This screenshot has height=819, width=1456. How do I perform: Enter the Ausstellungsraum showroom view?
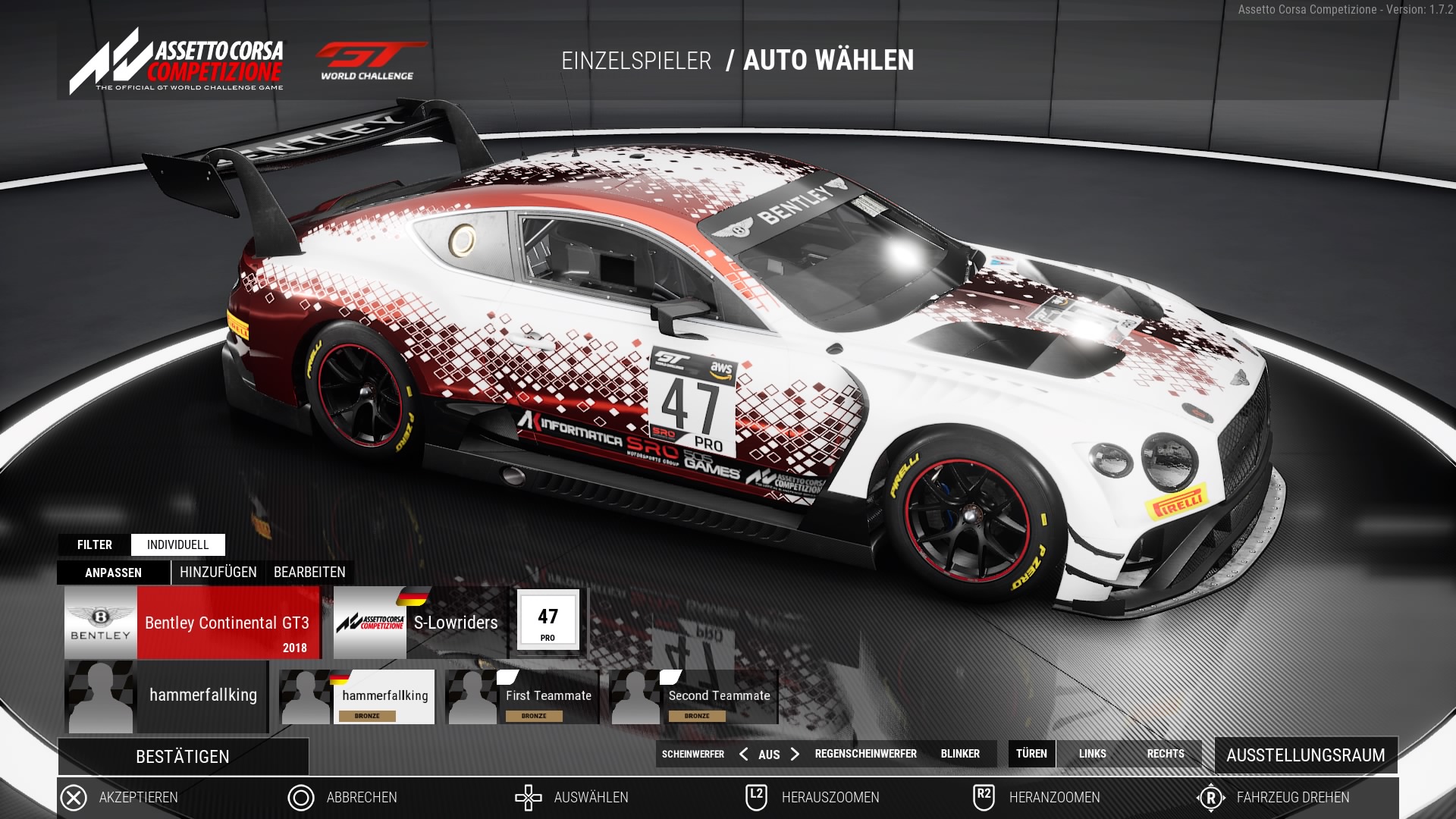[1305, 755]
